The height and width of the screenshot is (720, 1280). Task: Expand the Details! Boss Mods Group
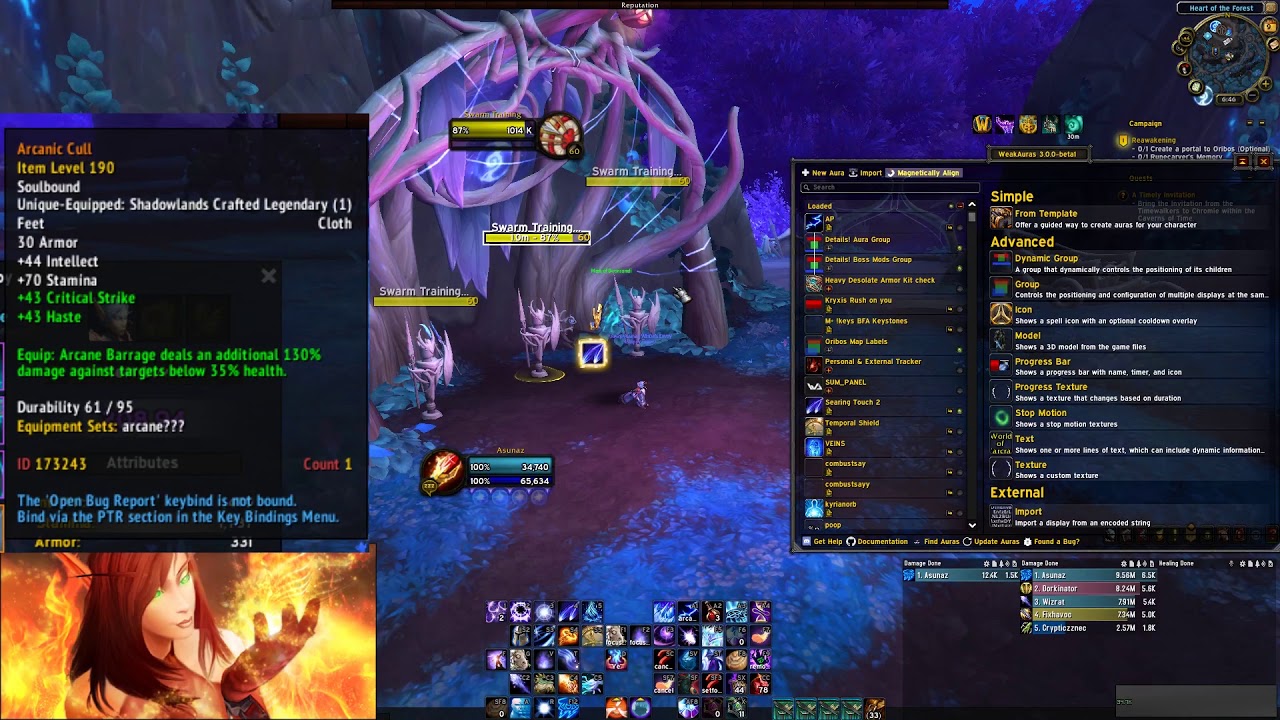tap(829, 268)
